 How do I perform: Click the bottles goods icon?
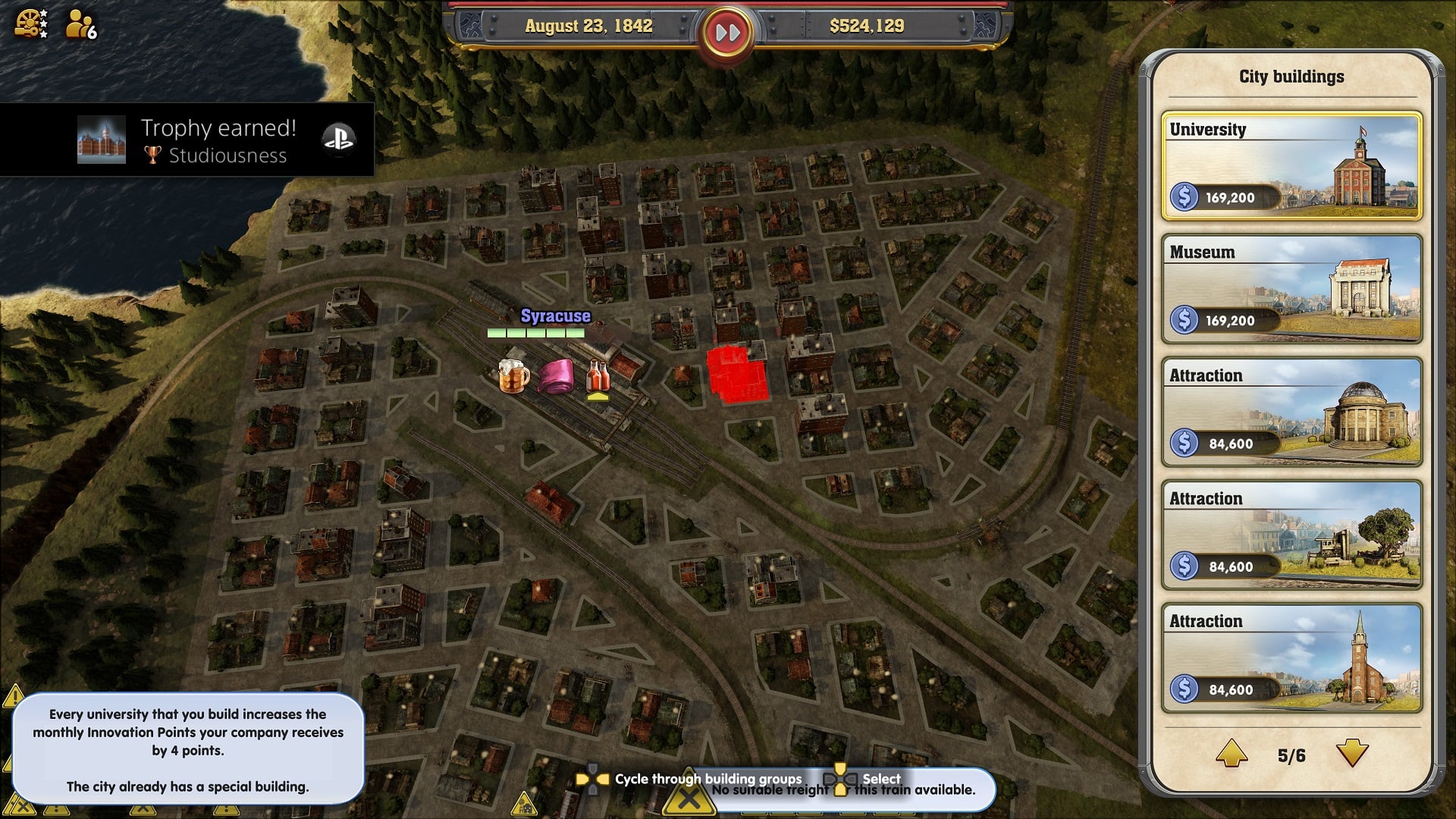coord(598,376)
